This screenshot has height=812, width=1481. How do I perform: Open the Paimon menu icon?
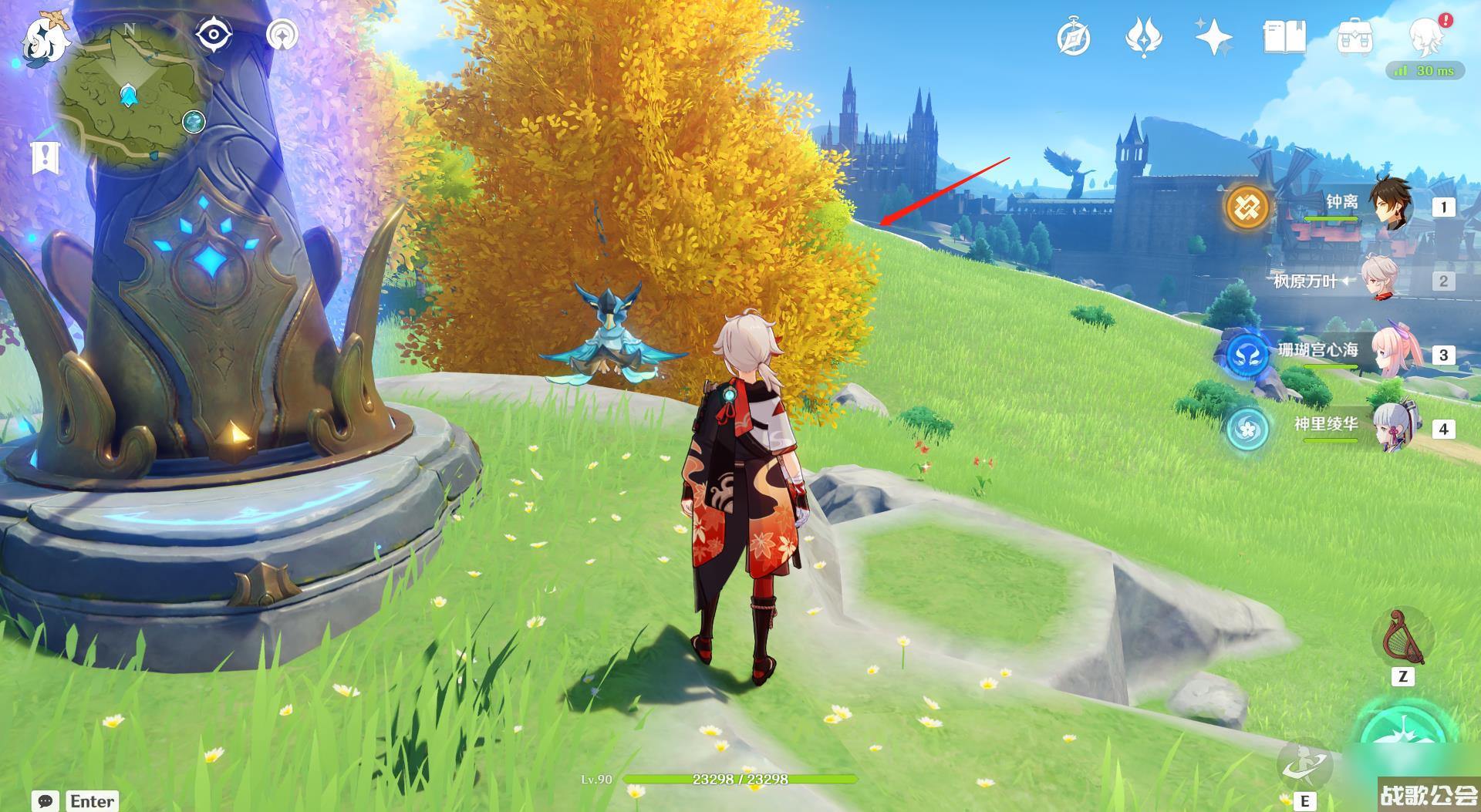[42, 40]
